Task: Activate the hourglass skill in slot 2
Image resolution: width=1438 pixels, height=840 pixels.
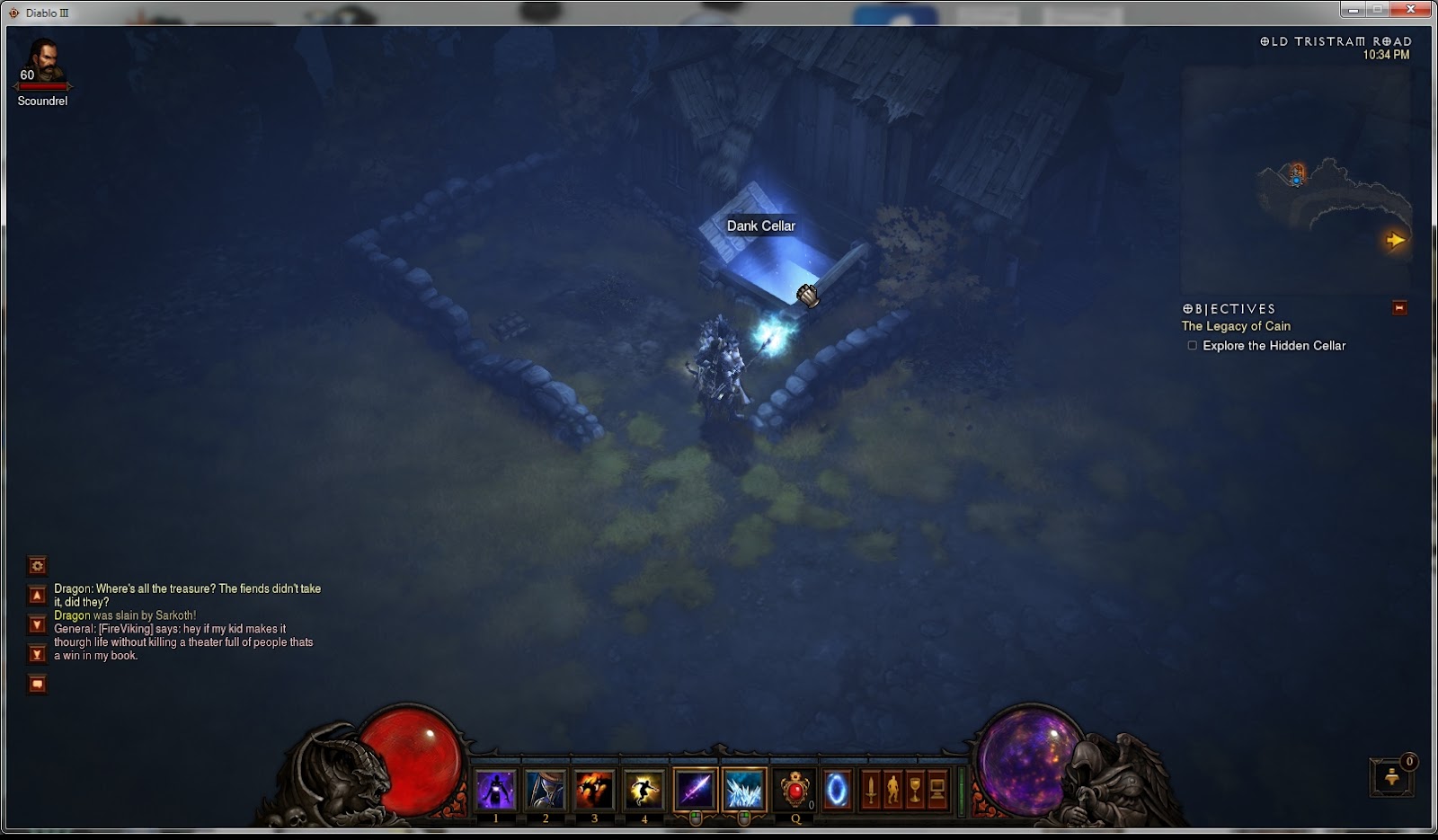Action: pos(545,788)
